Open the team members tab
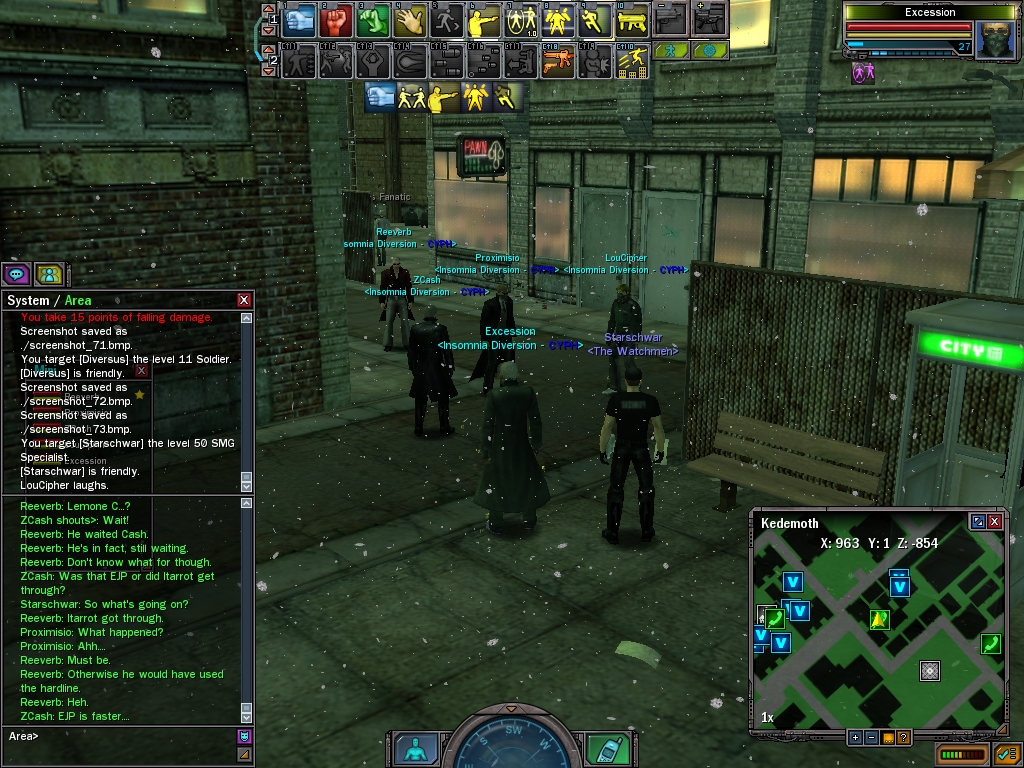This screenshot has height=768, width=1024. pos(49,274)
